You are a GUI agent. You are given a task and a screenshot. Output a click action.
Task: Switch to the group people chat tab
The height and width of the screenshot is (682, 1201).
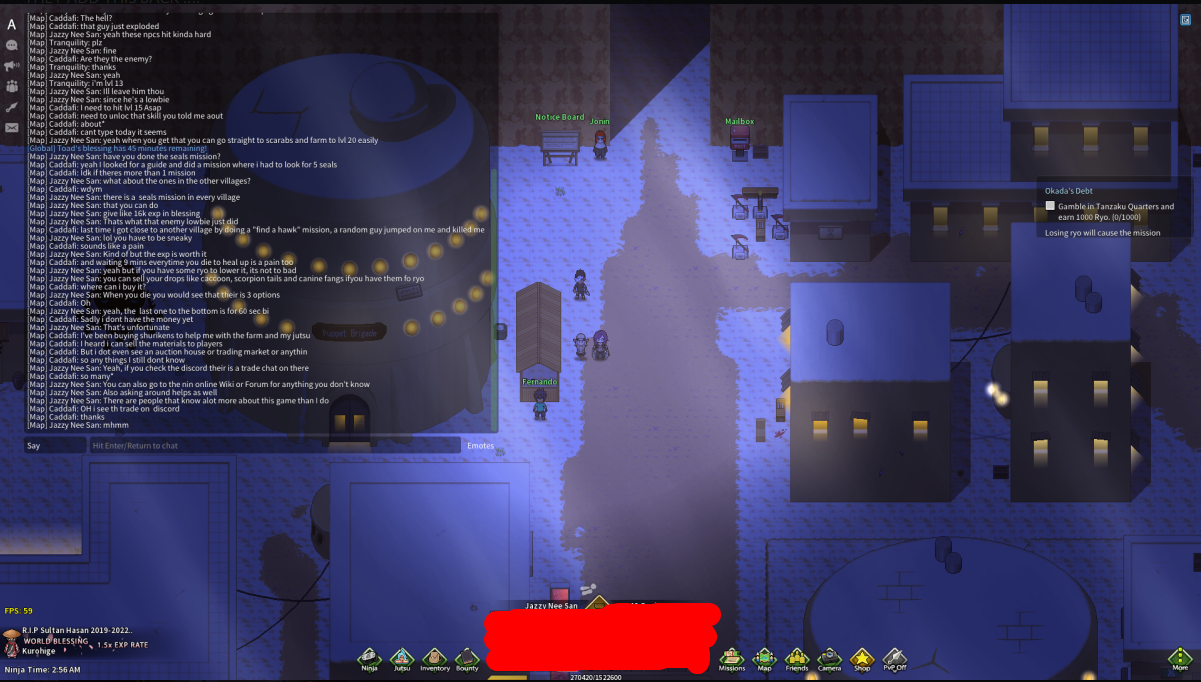[12, 87]
